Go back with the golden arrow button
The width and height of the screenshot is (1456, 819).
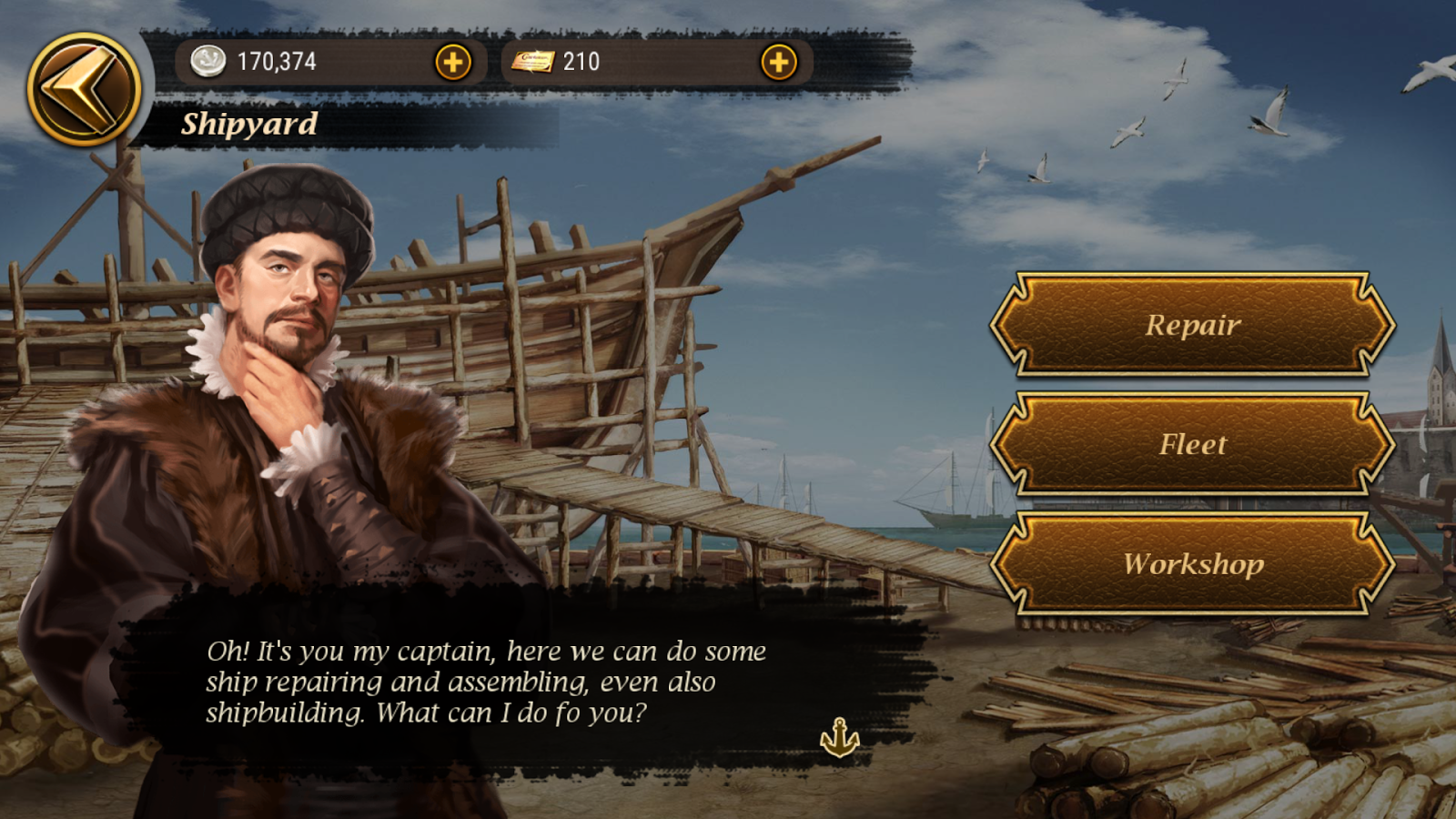pyautogui.click(x=83, y=89)
